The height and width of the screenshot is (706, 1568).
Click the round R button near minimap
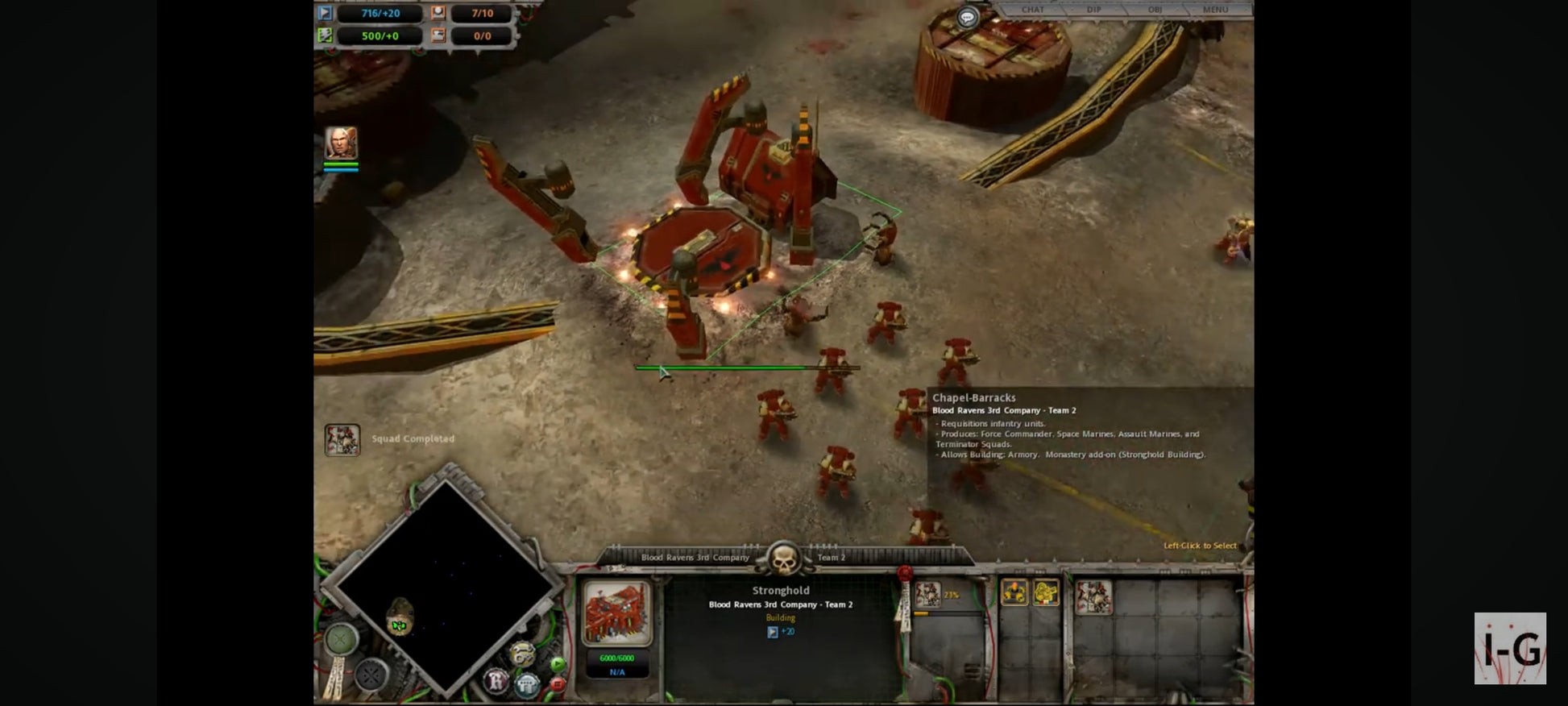496,681
